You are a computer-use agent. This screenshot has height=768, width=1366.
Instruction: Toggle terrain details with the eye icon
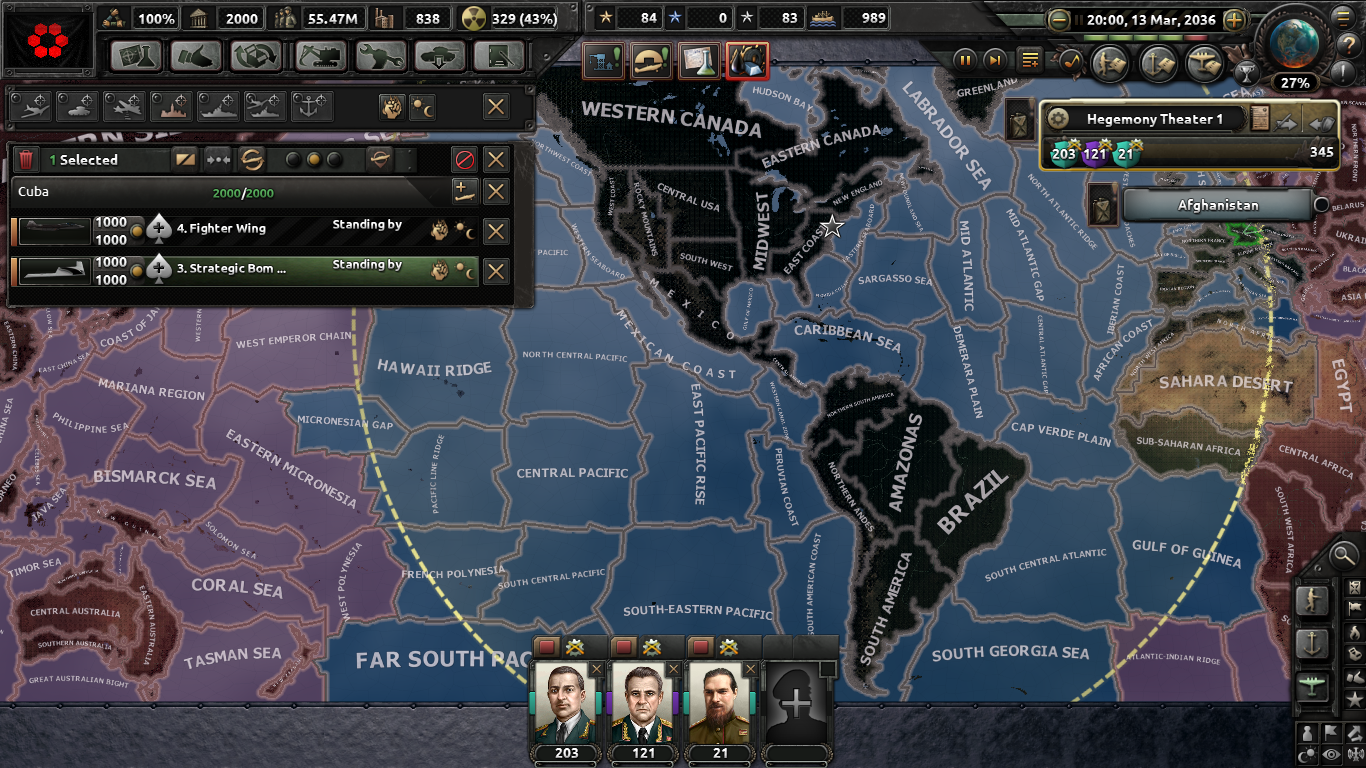click(x=1330, y=754)
